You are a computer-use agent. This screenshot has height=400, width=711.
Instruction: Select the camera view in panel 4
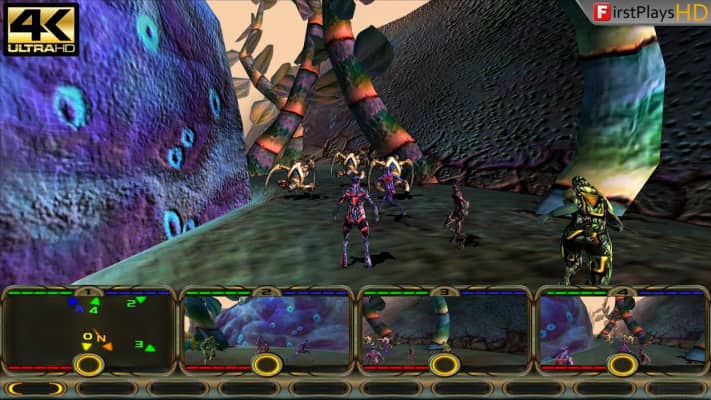coord(622,322)
